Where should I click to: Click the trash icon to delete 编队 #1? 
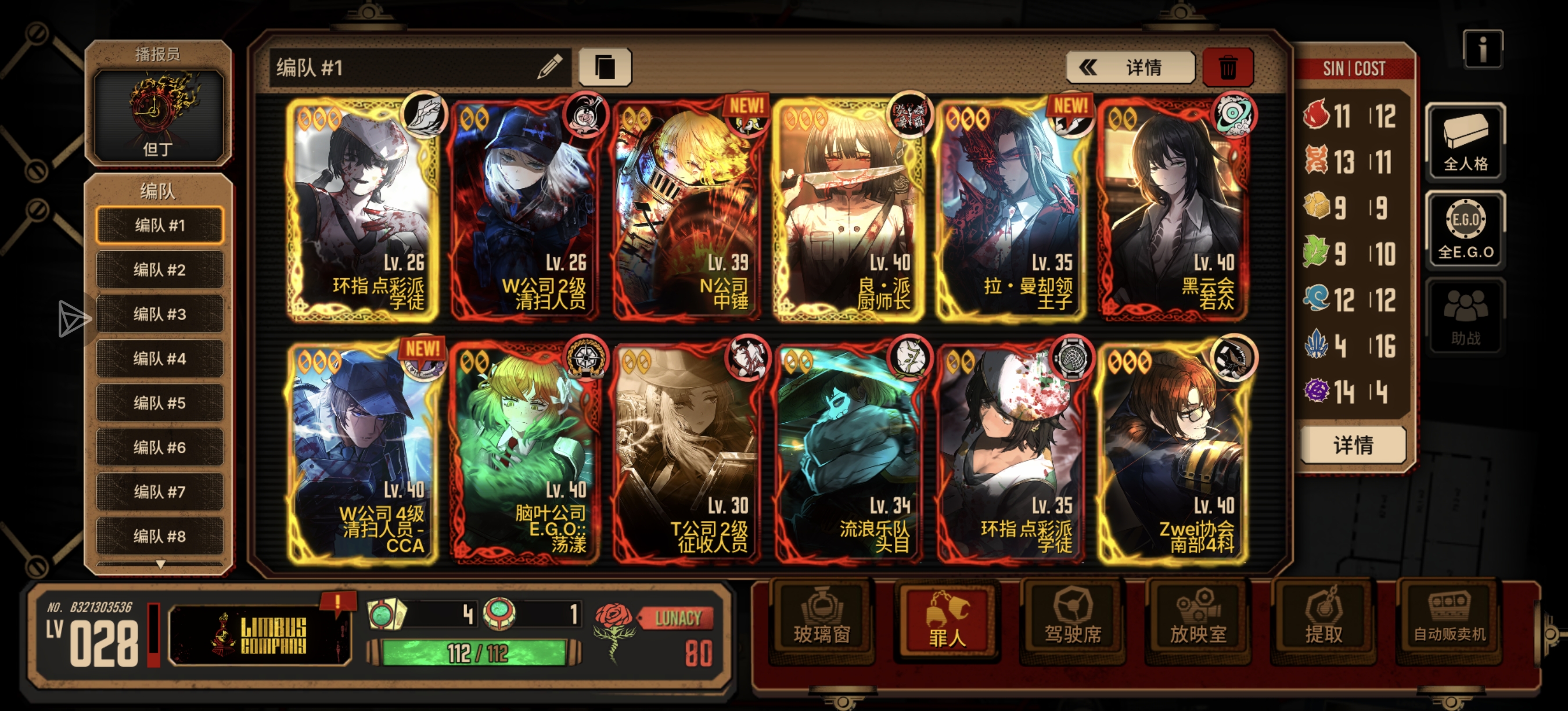tap(1228, 67)
